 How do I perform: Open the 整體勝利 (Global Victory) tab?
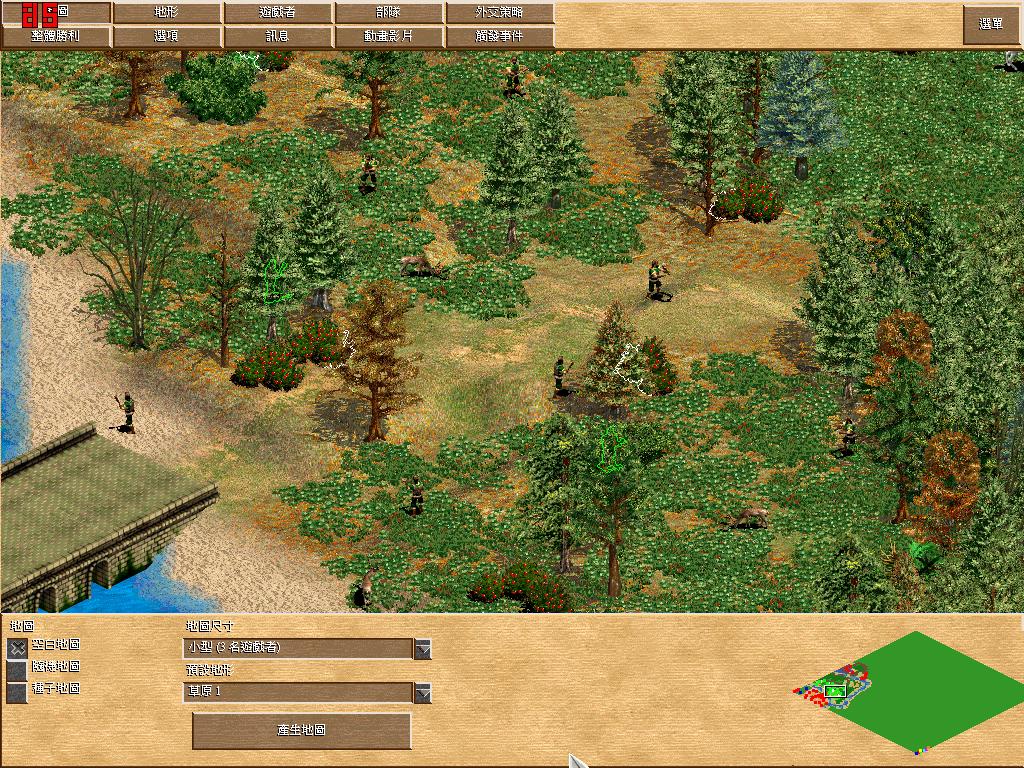point(56,36)
